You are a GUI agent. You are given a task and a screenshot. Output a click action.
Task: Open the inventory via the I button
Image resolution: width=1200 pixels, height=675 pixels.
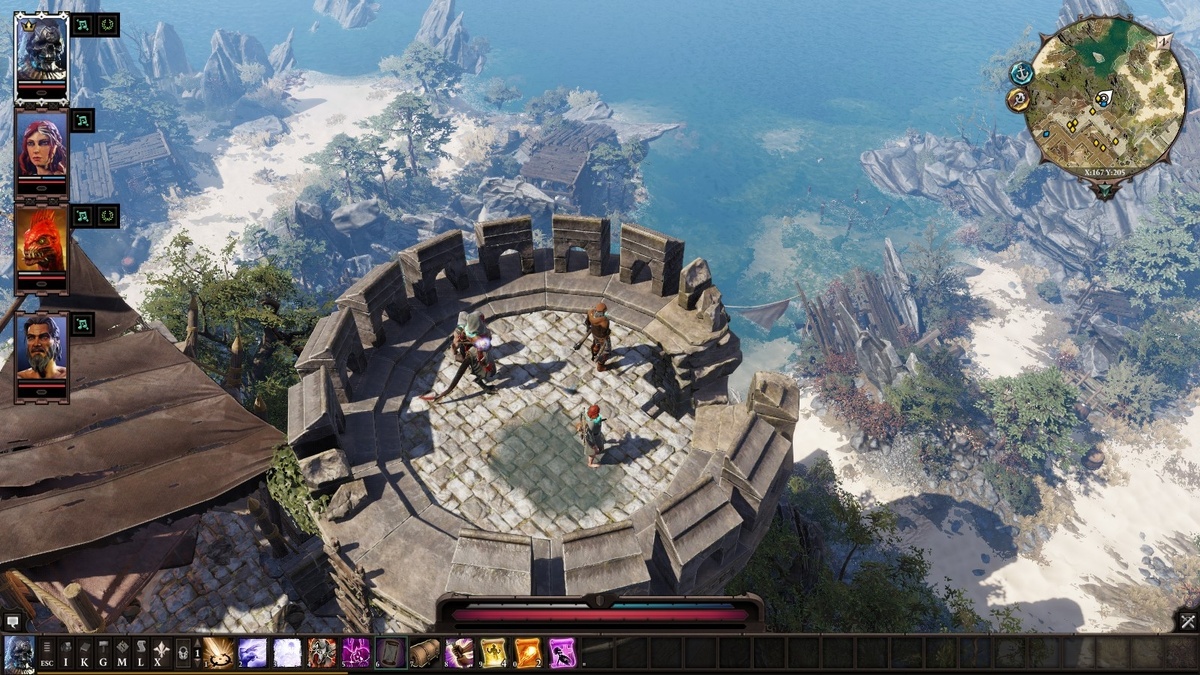66,653
